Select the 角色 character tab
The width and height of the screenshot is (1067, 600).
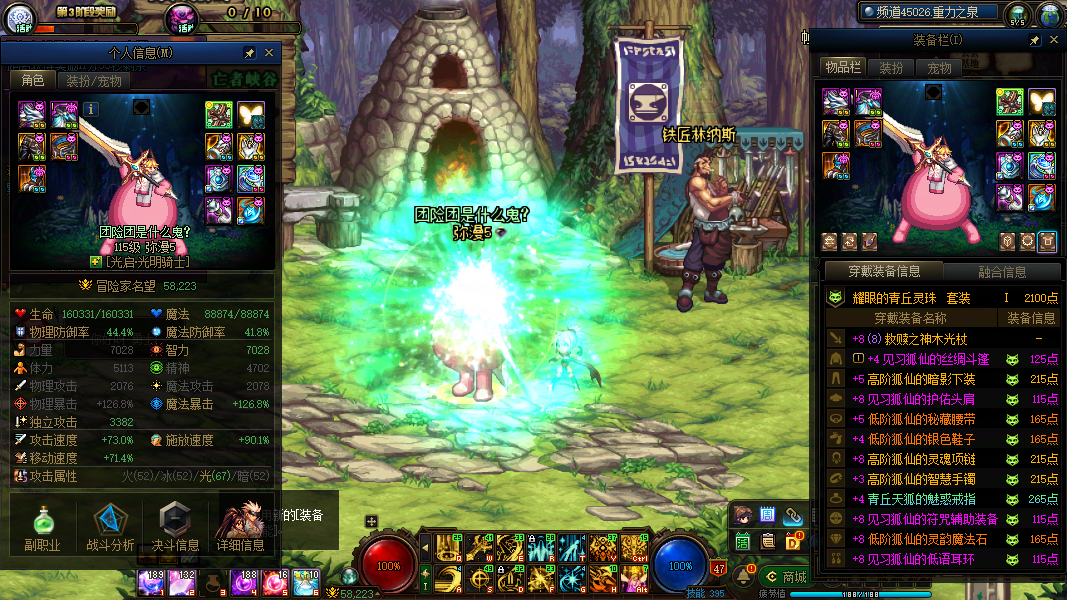32,81
